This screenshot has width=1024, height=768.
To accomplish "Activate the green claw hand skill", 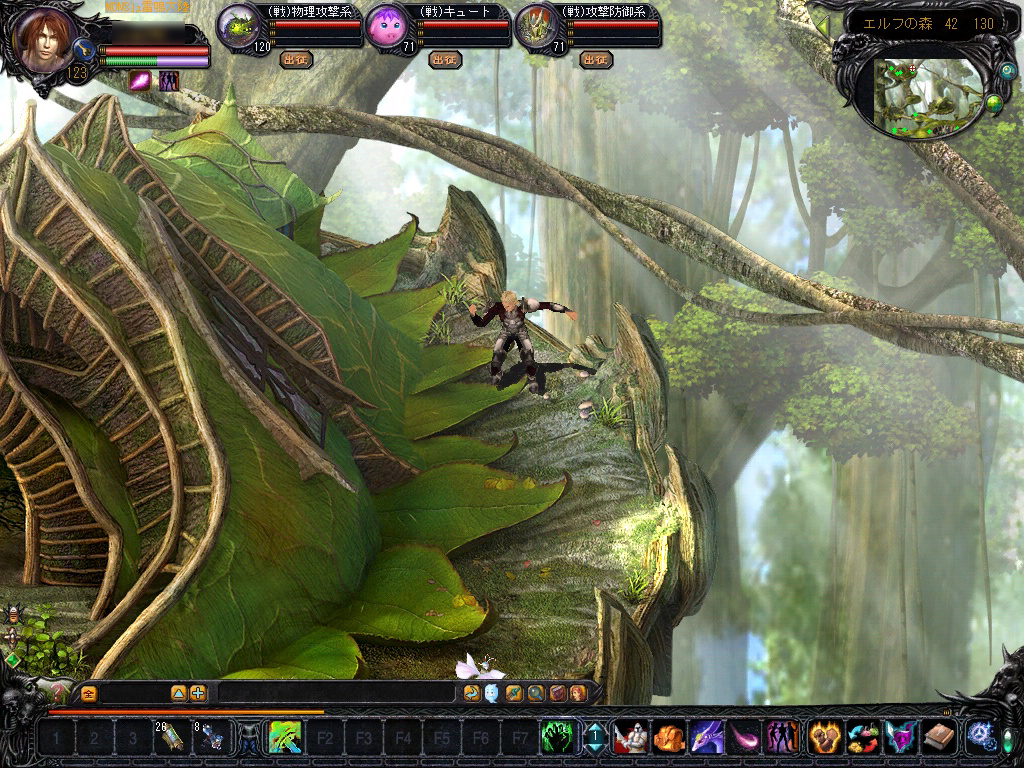I will coord(555,739).
